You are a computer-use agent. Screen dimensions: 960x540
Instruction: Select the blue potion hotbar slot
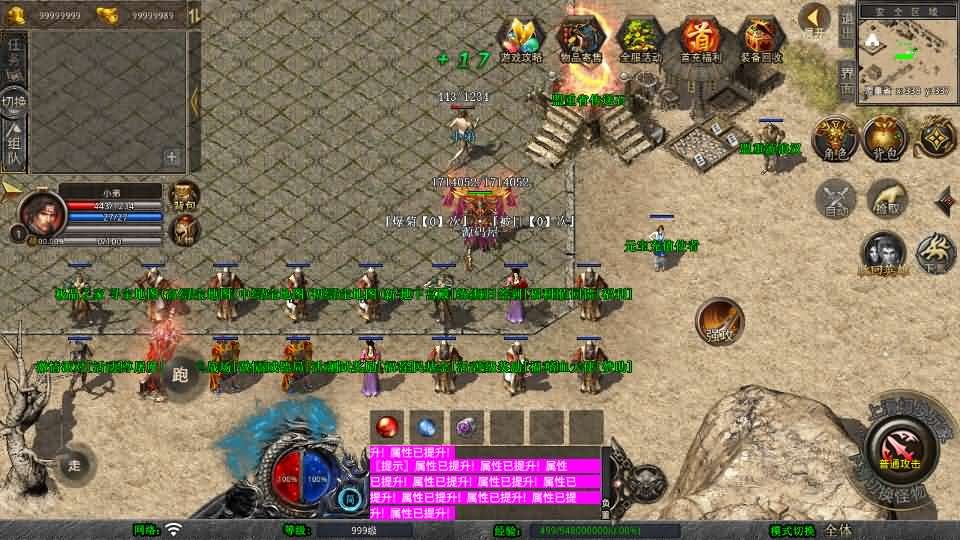[426, 426]
